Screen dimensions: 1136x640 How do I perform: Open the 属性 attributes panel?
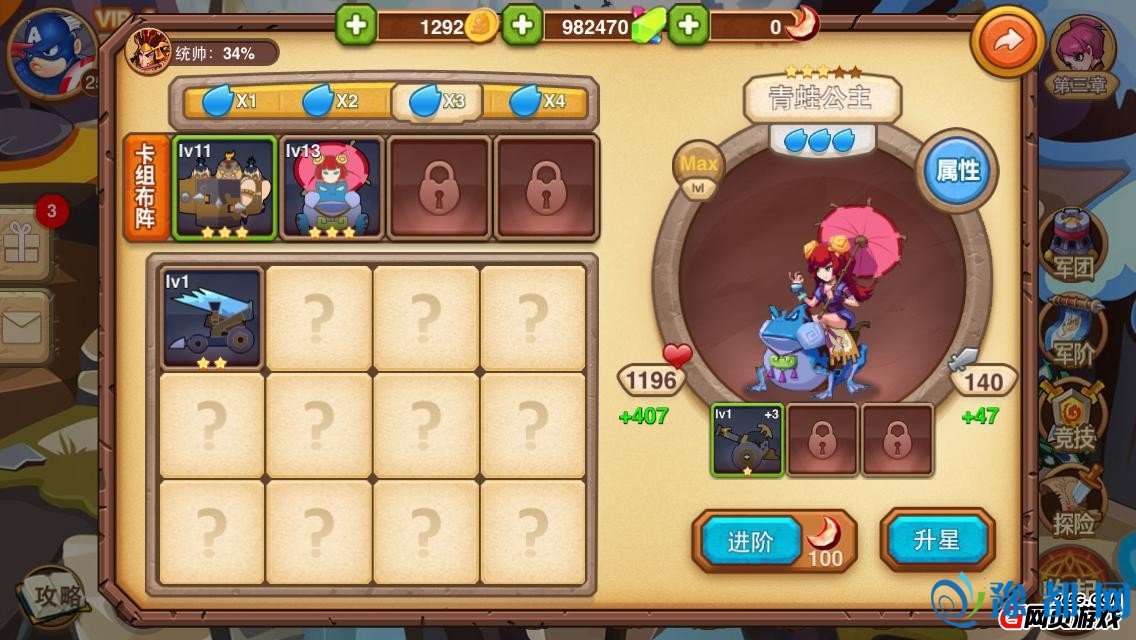click(x=956, y=171)
